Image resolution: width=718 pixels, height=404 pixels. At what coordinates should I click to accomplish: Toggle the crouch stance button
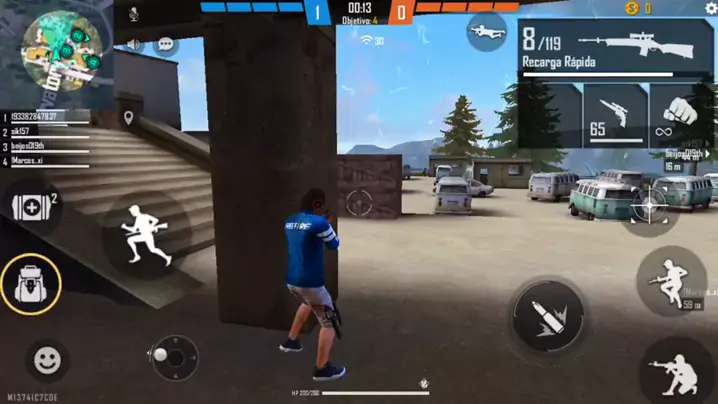(x=671, y=282)
